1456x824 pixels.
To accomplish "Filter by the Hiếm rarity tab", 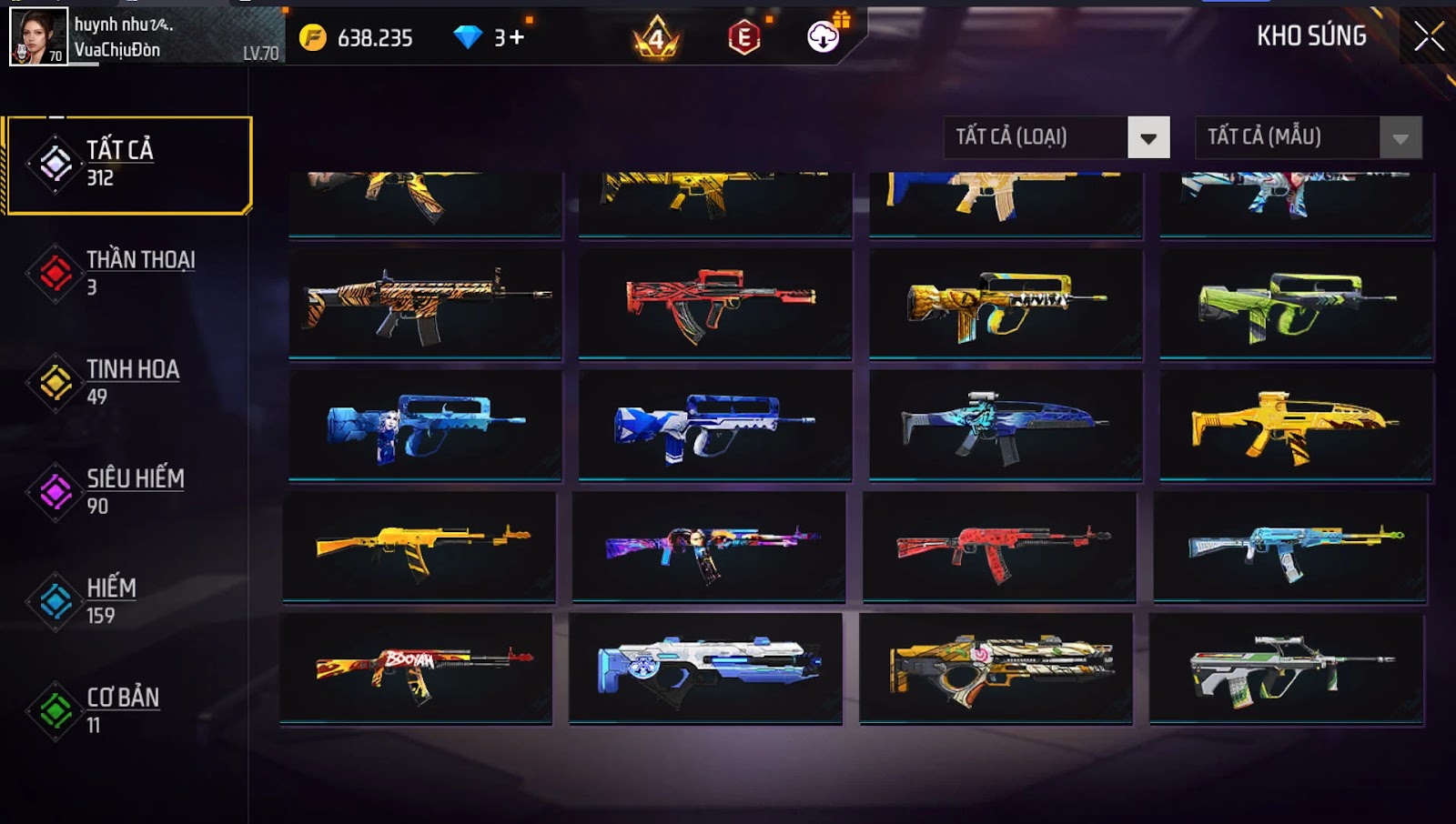I will click(127, 601).
